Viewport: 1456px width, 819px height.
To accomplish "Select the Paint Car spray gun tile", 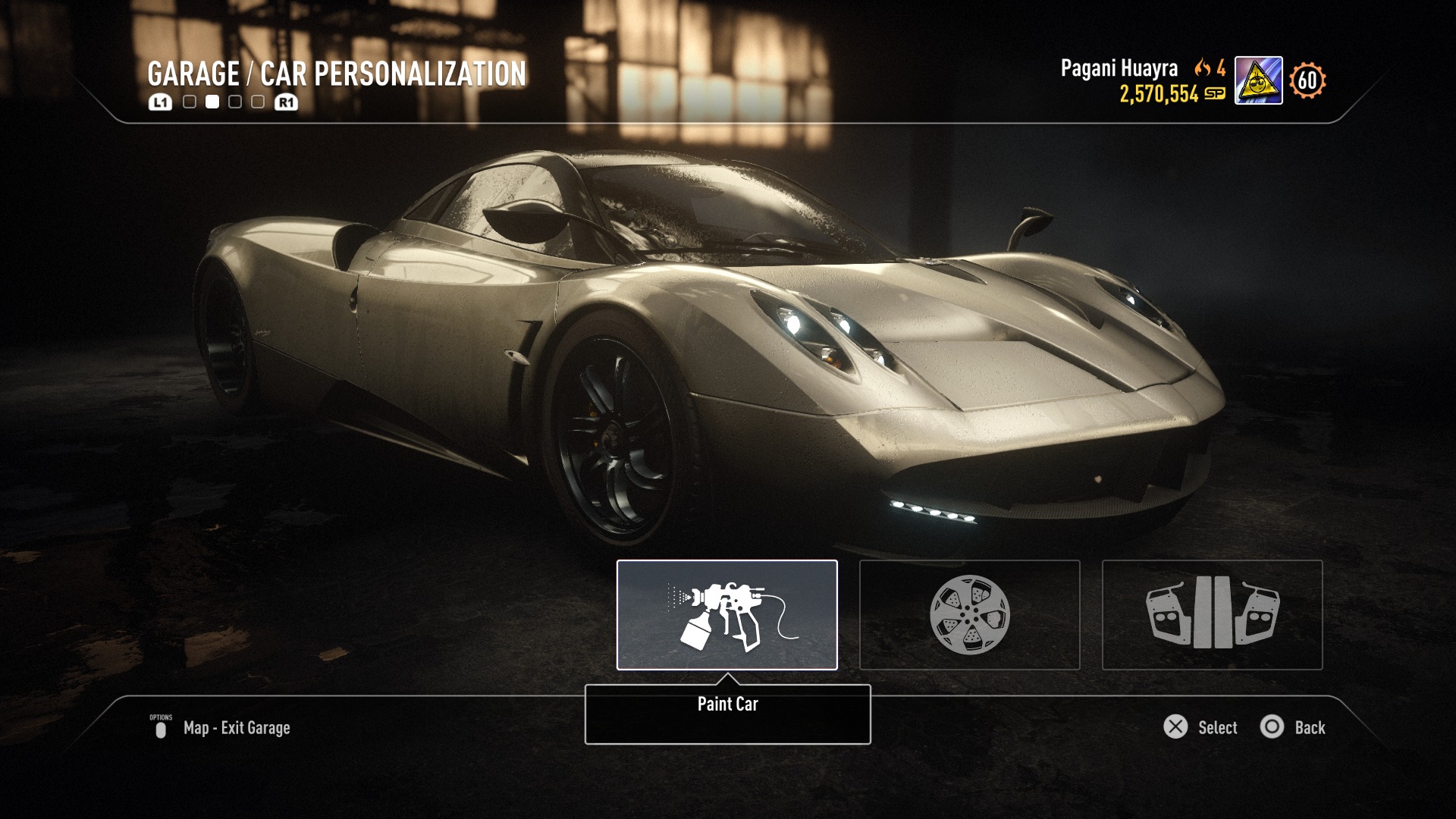I will [726, 615].
